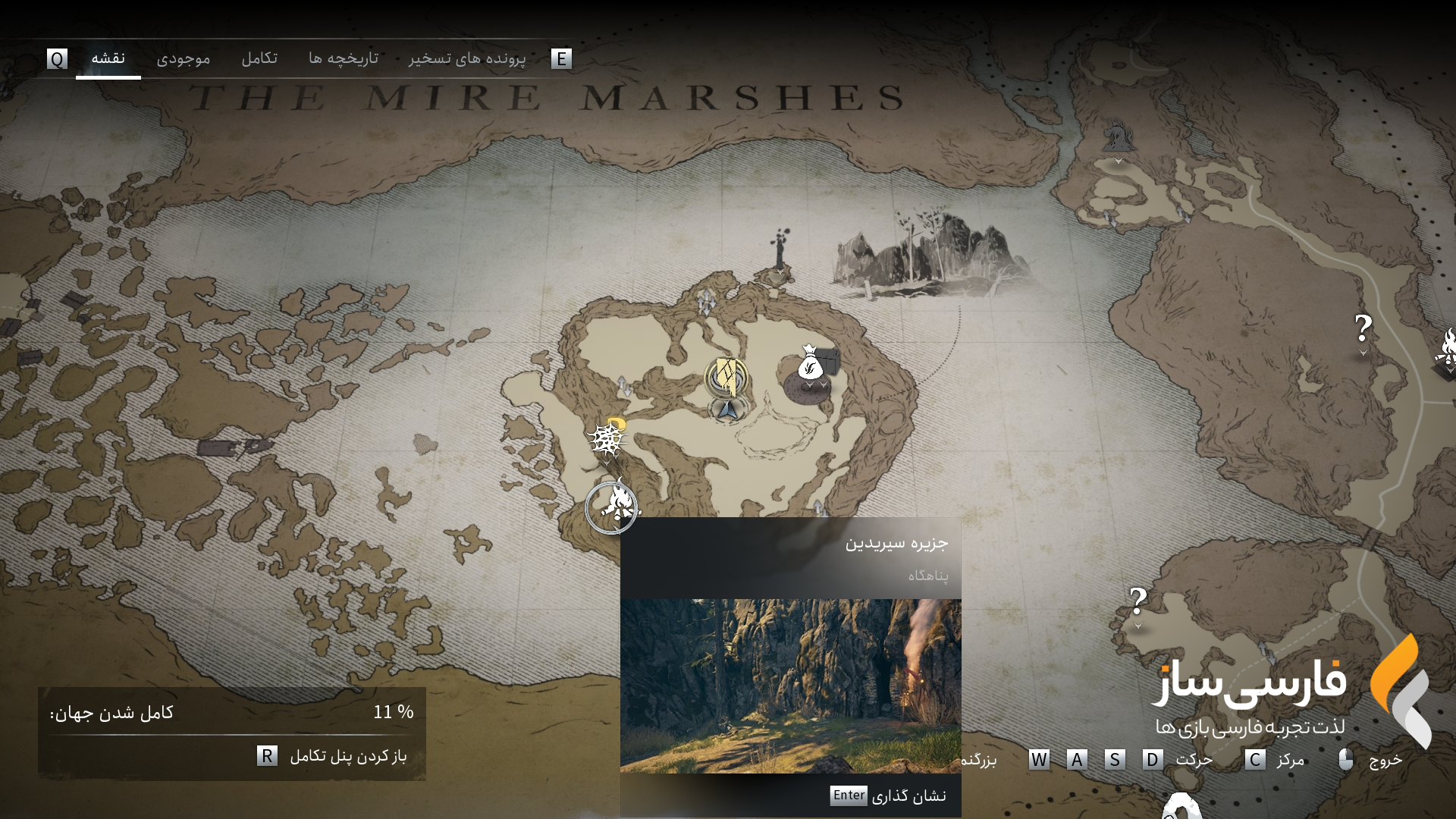Click the خروج (Exit) option

coord(1371,759)
